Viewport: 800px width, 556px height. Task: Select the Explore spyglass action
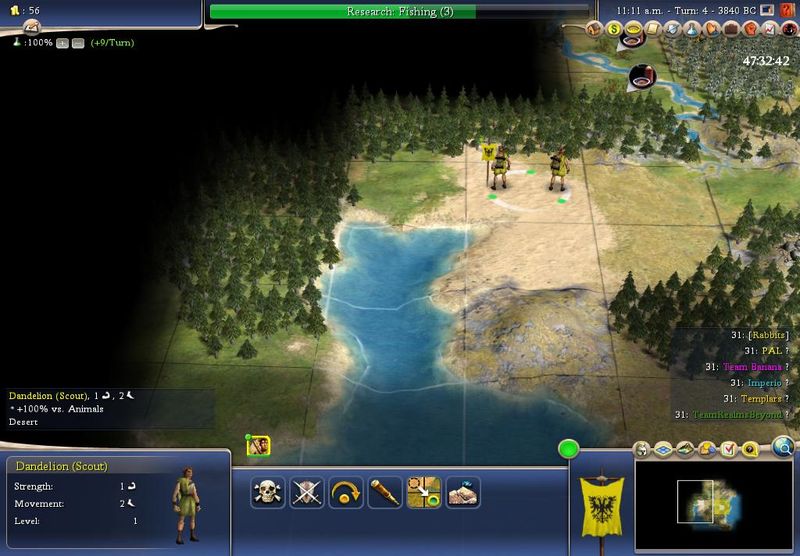click(x=384, y=491)
